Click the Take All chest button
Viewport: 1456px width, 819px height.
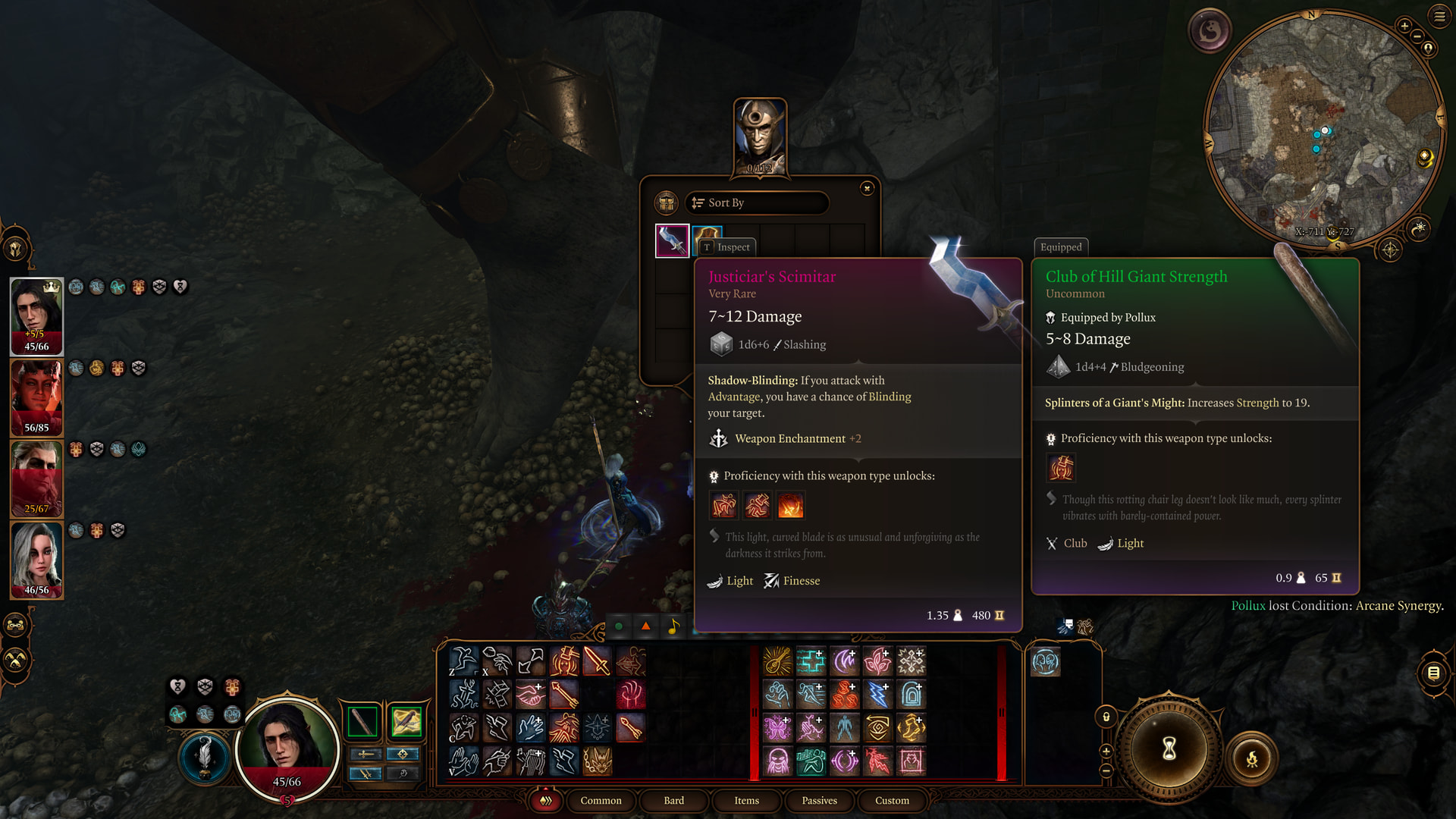click(x=666, y=202)
